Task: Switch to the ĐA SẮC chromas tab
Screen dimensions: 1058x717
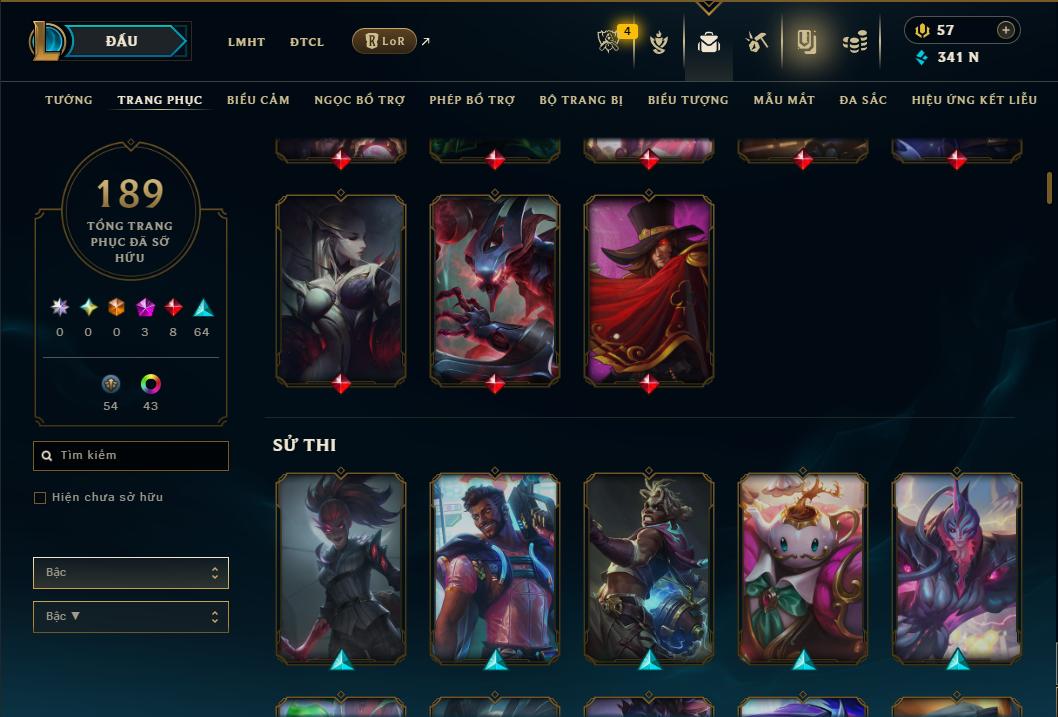Action: click(863, 100)
